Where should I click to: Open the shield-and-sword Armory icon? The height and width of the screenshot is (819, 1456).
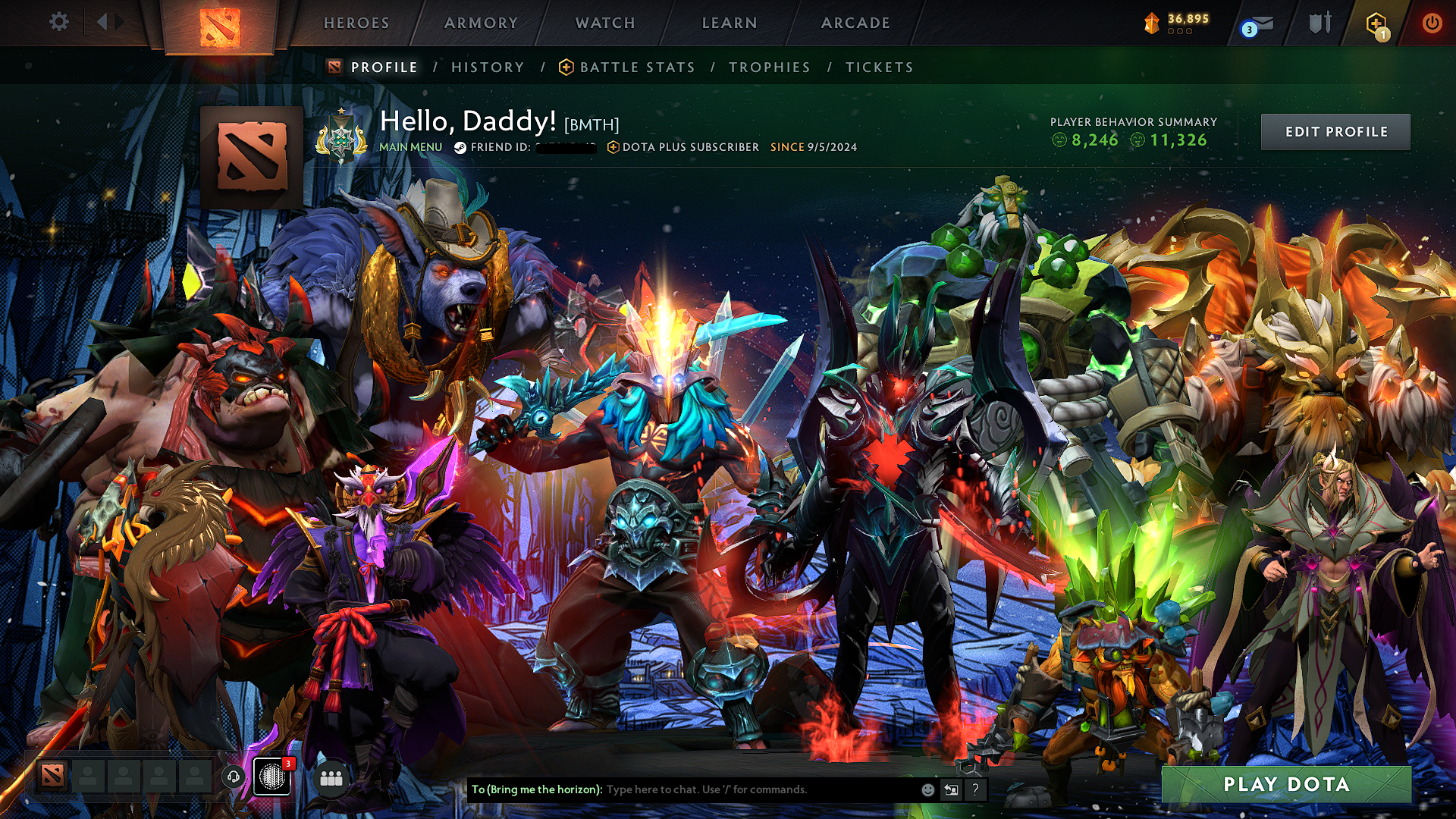1319,23
